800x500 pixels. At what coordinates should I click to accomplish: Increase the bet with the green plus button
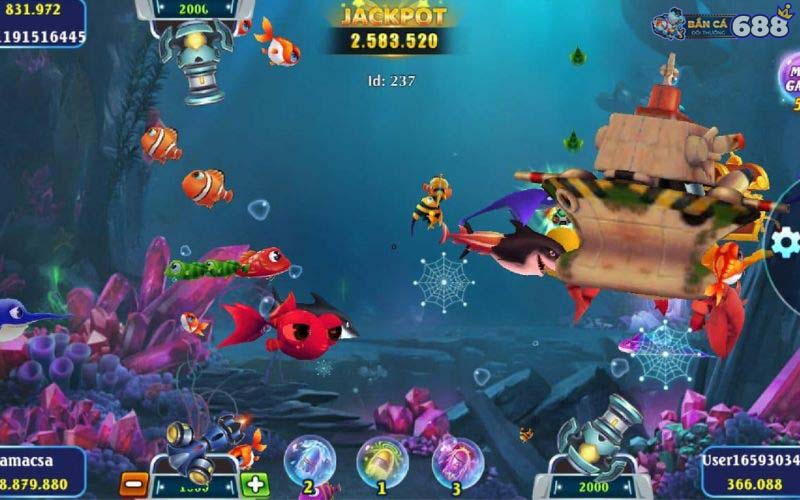(255, 485)
